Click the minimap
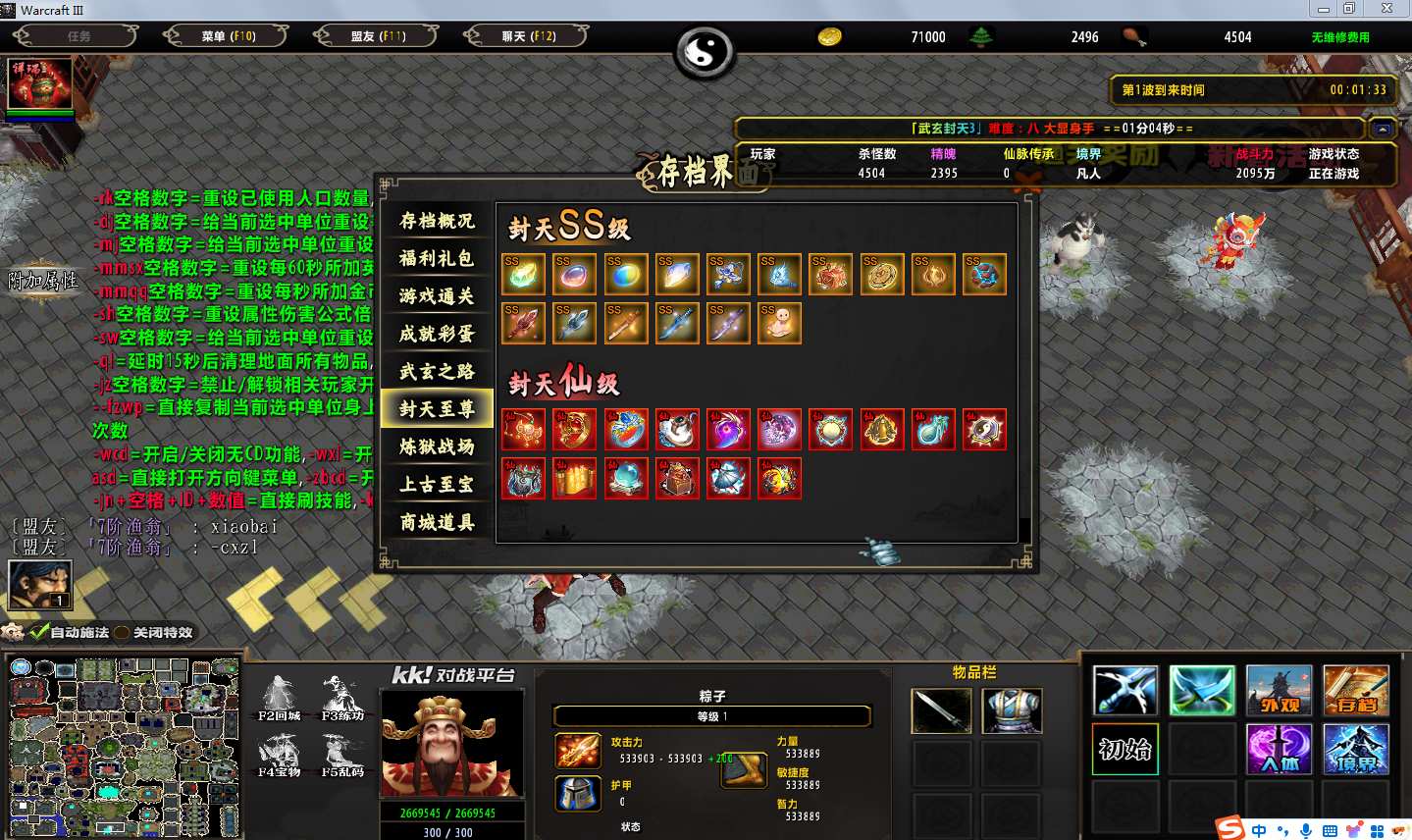Image resolution: width=1412 pixels, height=840 pixels. [x=125, y=748]
